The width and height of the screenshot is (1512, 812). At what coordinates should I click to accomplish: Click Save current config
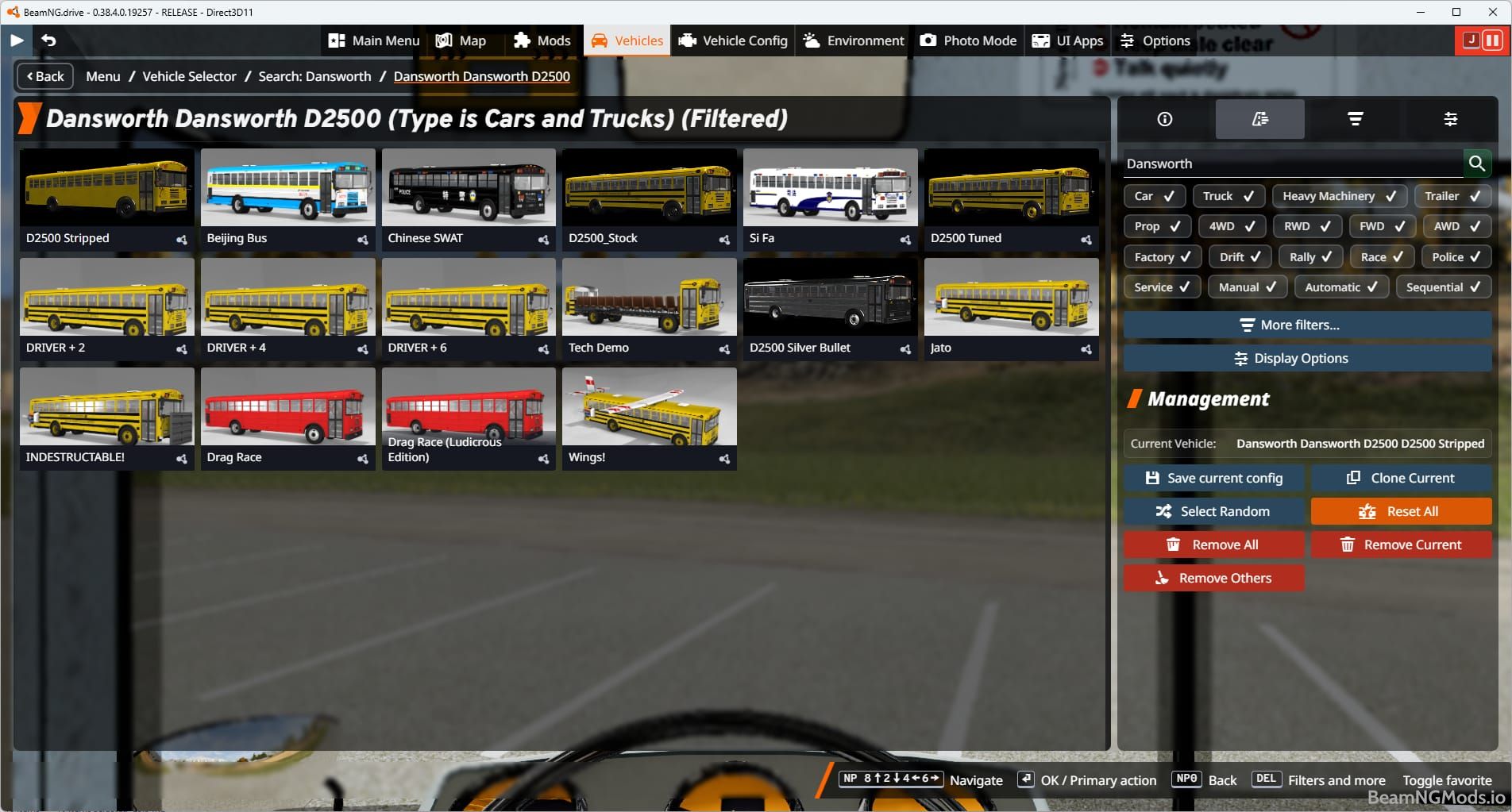[x=1213, y=477]
